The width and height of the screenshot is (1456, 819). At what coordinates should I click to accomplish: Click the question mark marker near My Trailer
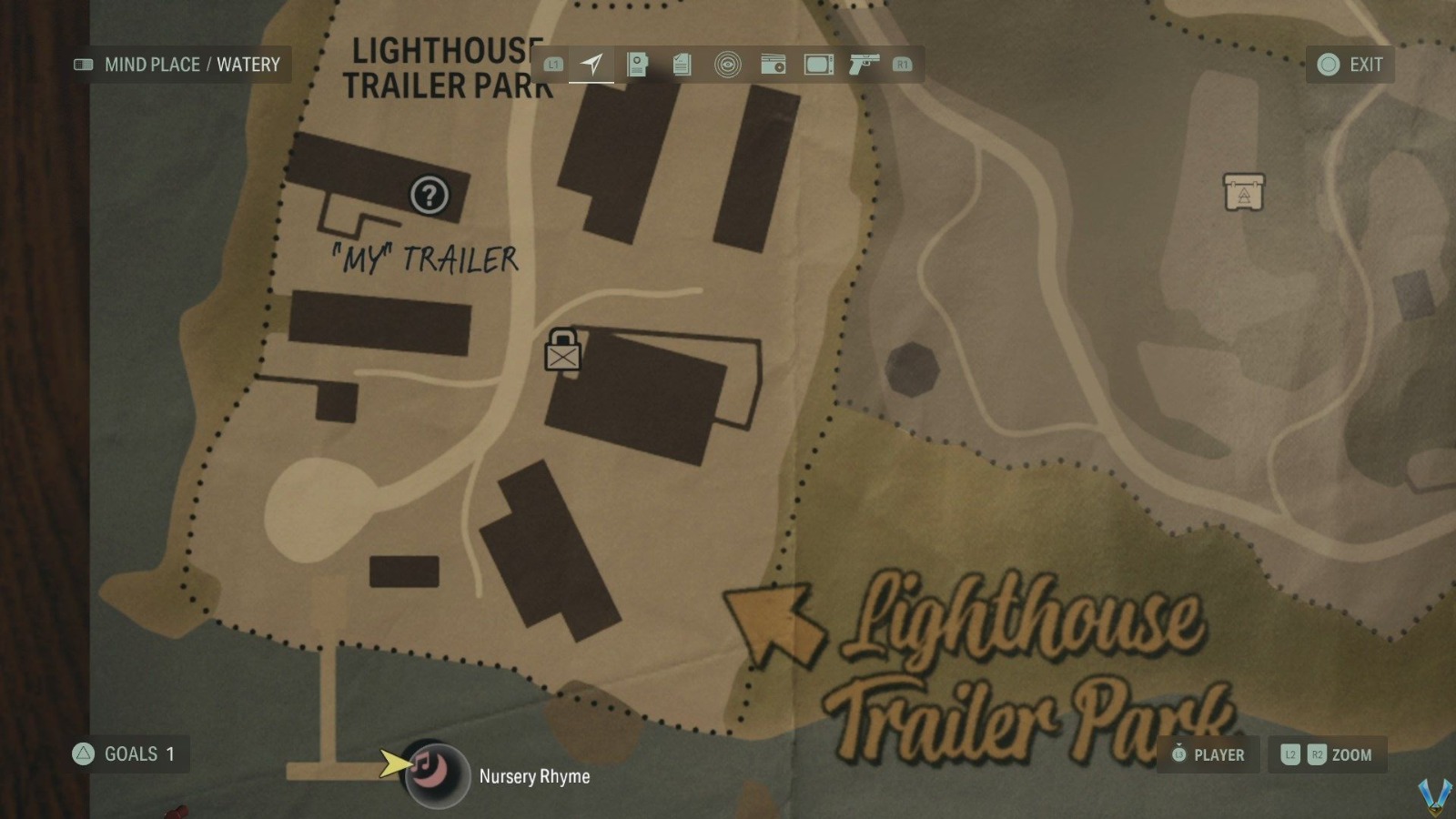(430, 196)
